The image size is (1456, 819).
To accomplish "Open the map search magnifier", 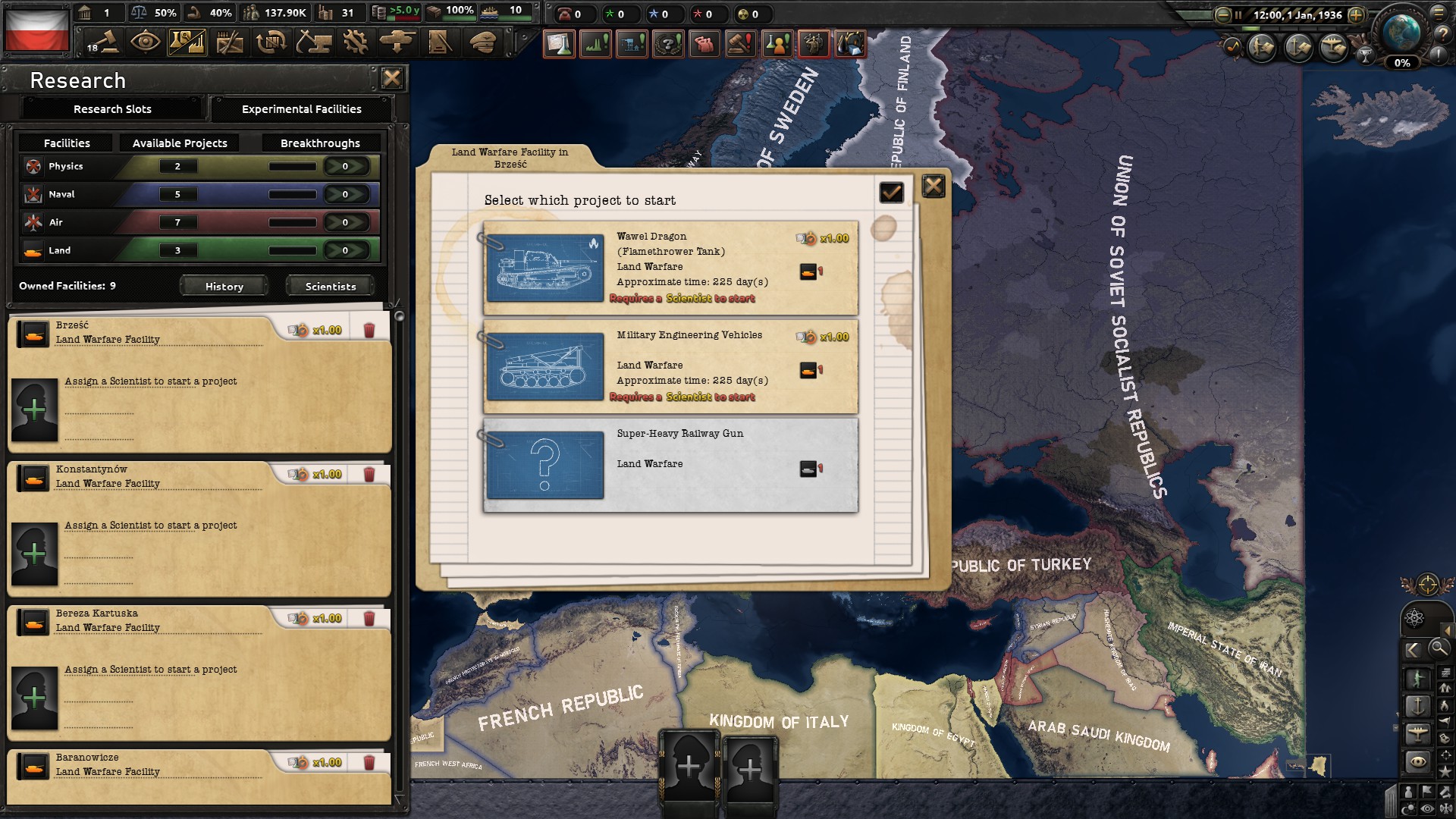I will pyautogui.click(x=1438, y=648).
